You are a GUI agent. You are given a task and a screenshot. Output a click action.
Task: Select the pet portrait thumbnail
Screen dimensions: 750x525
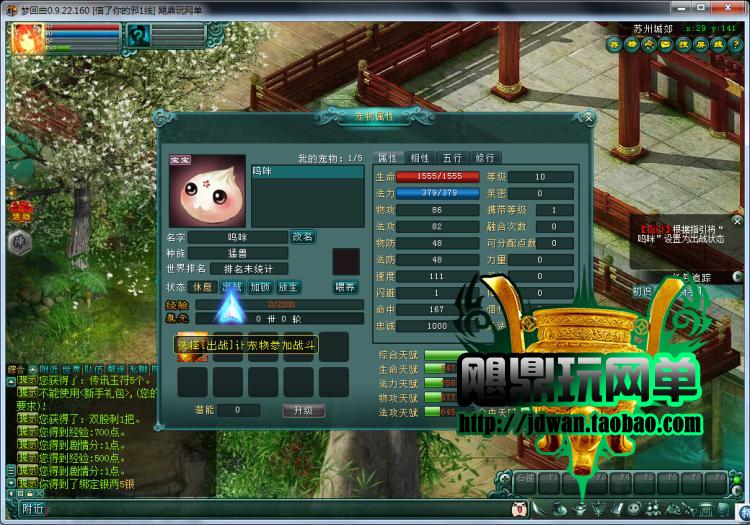(x=206, y=191)
